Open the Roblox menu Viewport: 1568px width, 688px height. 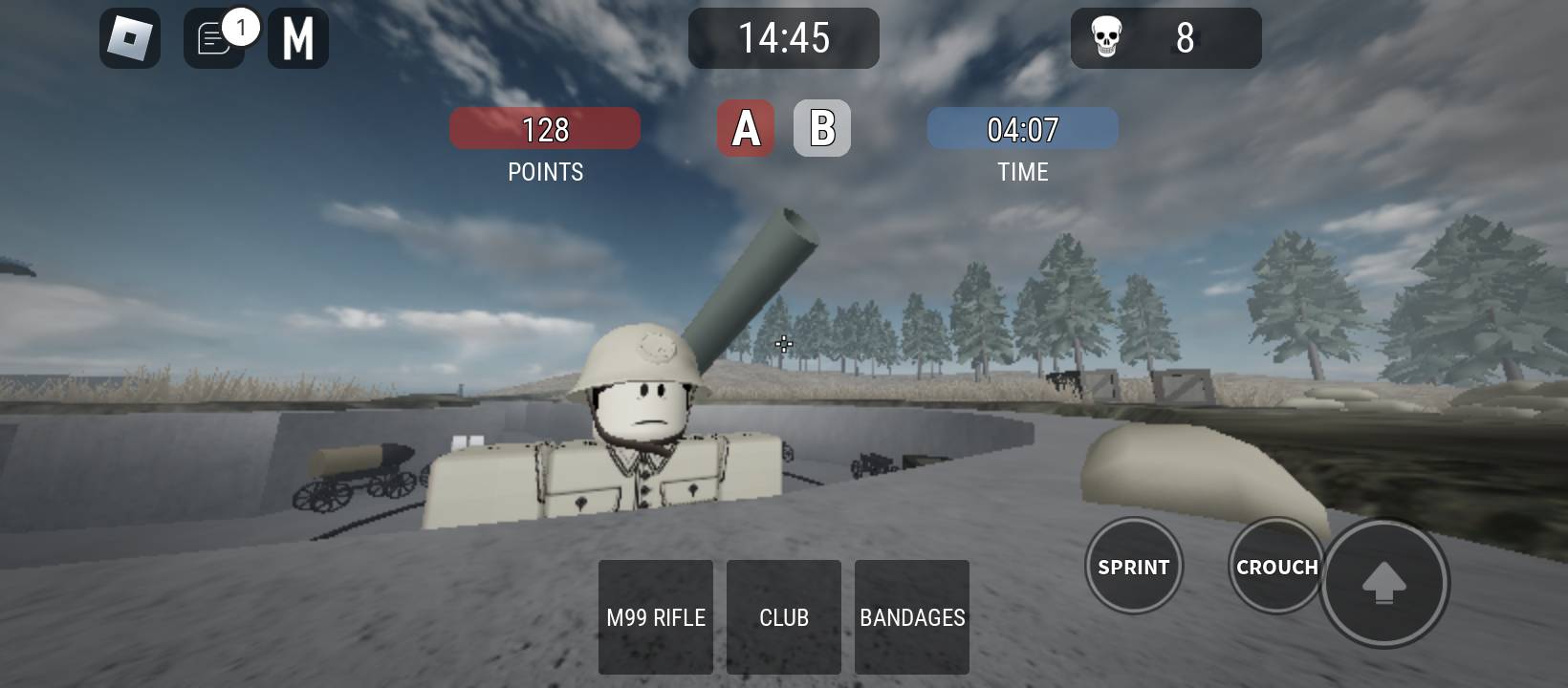[130, 38]
